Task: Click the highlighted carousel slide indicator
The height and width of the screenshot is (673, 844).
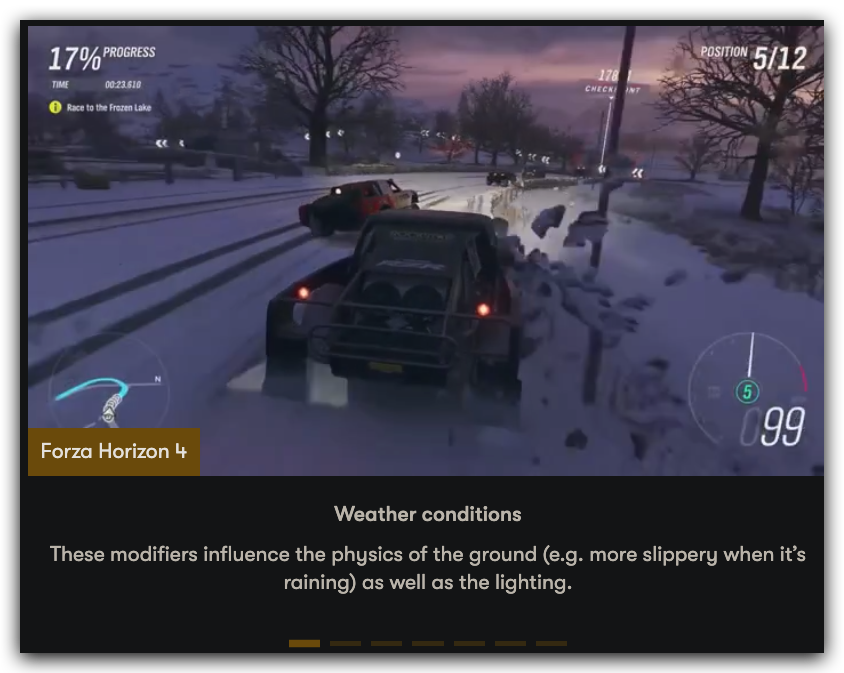Action: point(304,643)
